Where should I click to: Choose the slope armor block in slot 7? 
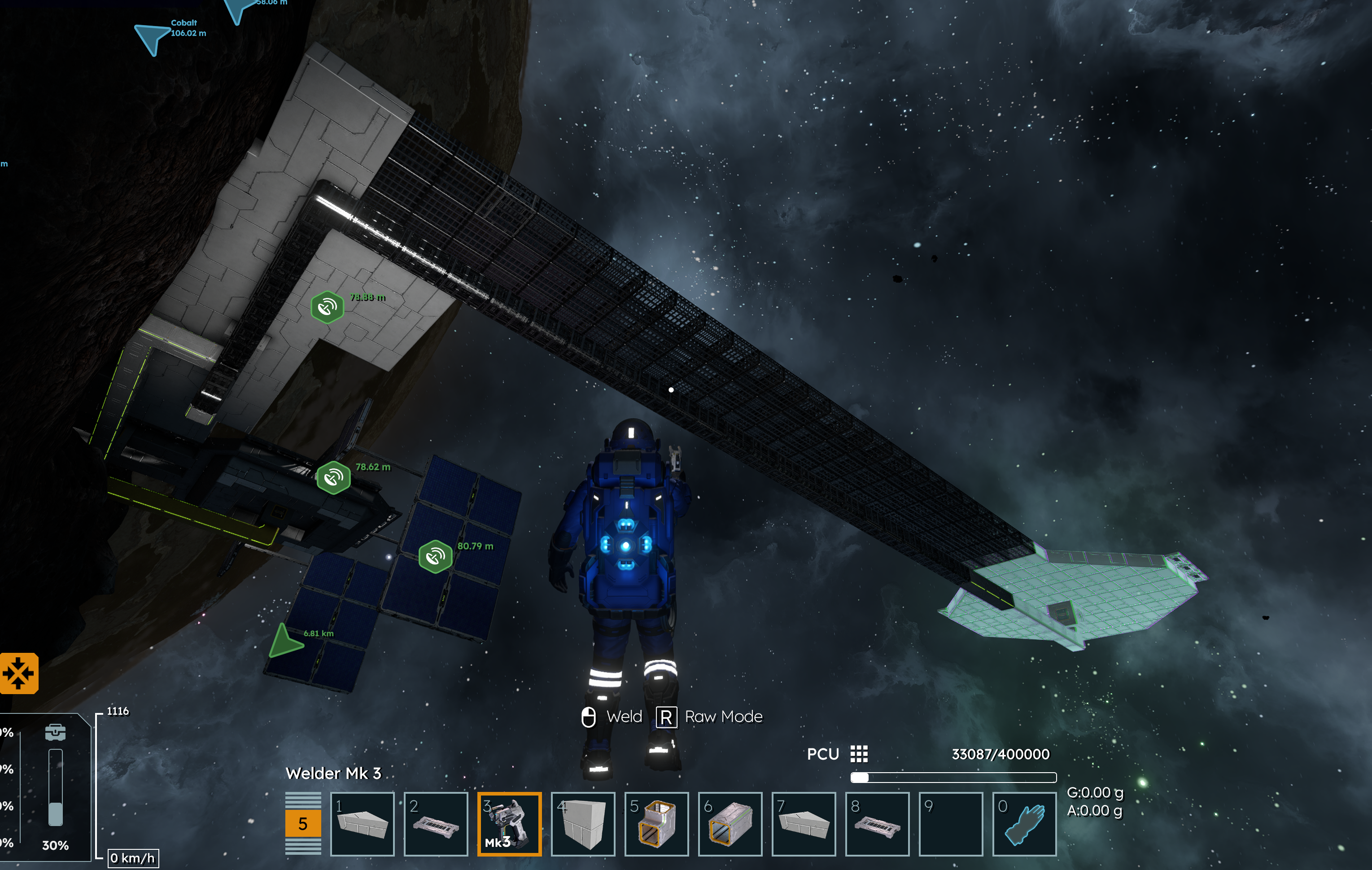804,823
